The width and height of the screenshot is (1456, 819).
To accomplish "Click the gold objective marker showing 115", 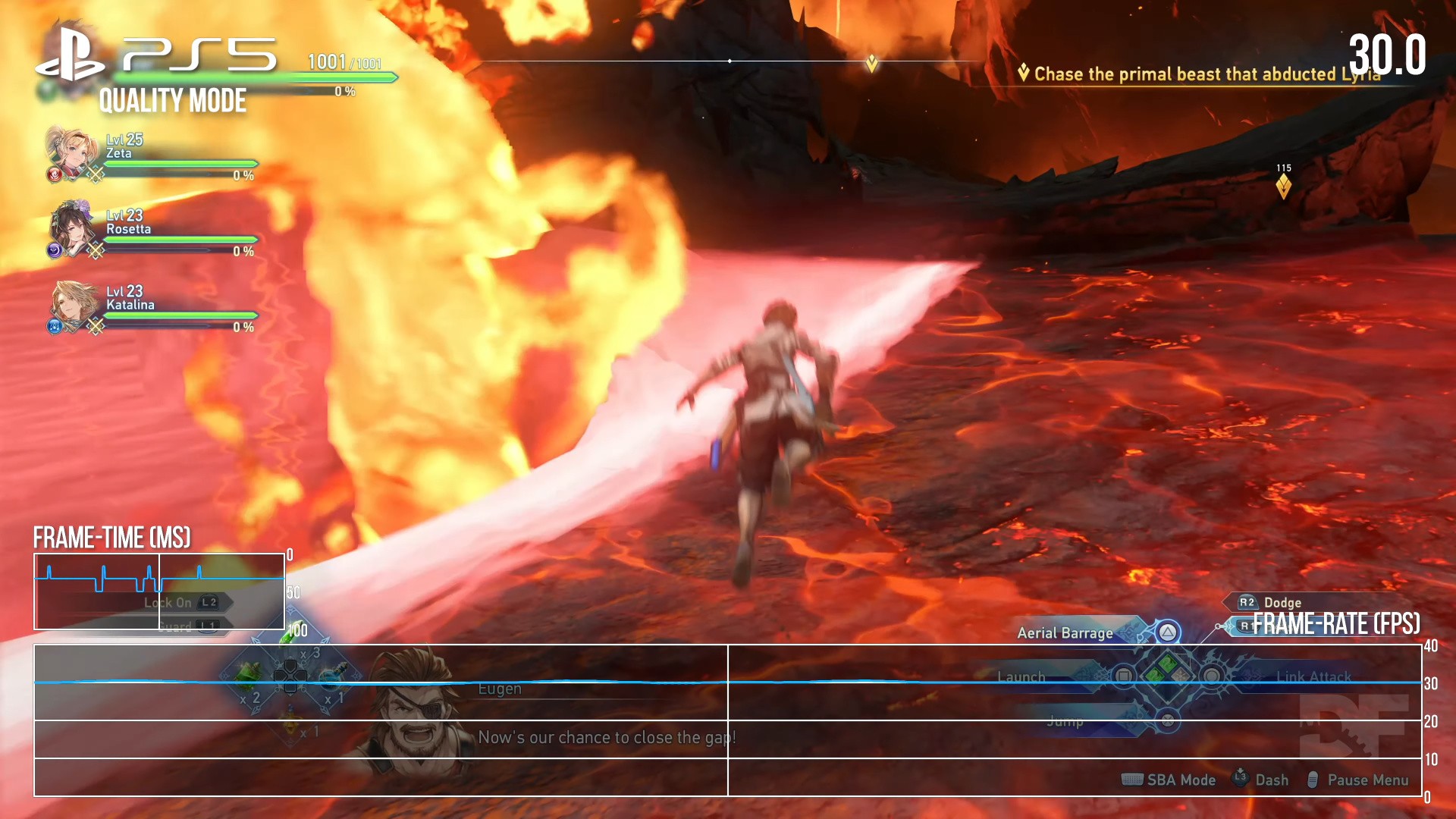I will tap(1283, 185).
